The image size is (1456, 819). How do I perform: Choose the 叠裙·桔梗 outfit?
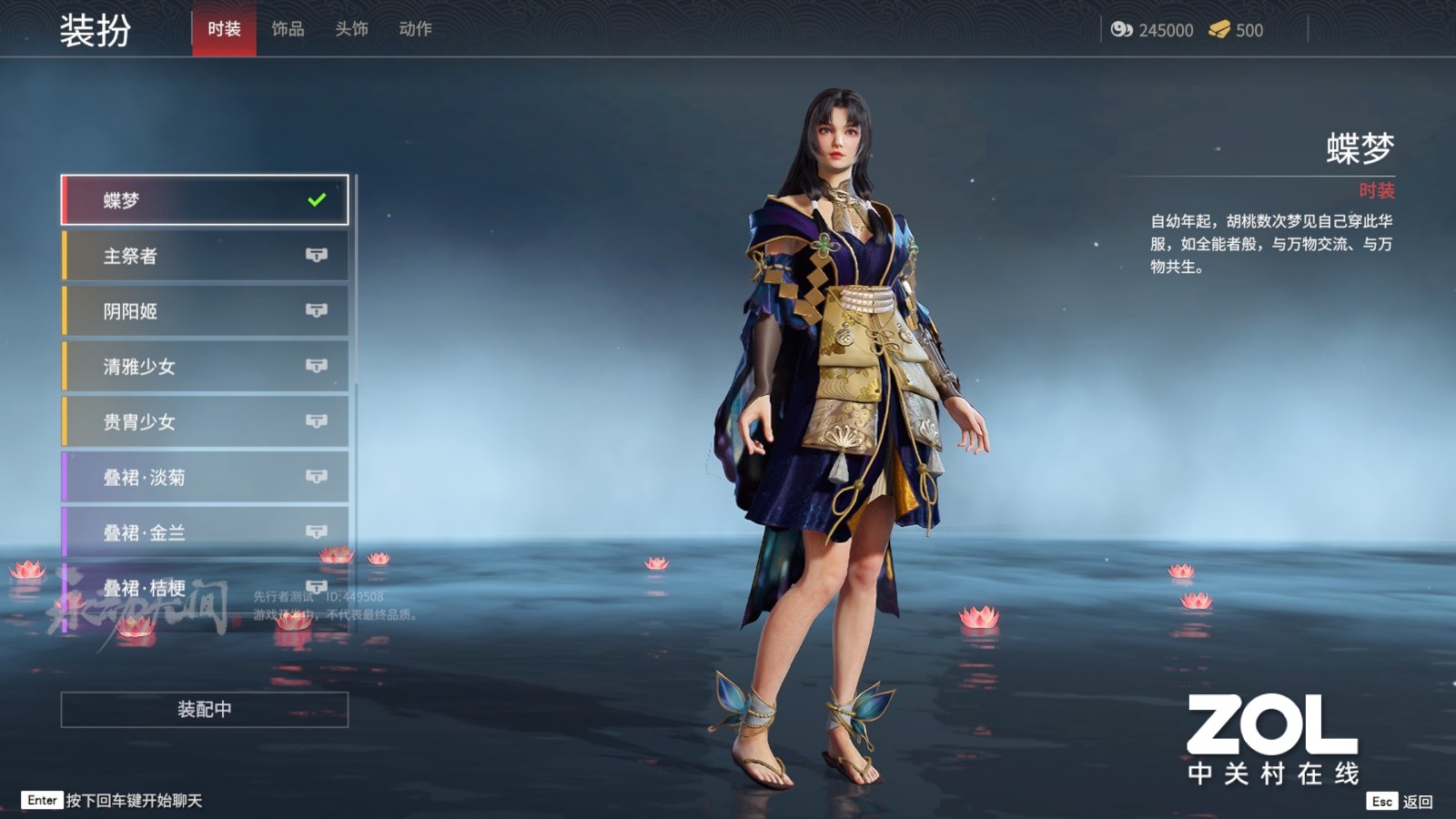205,588
